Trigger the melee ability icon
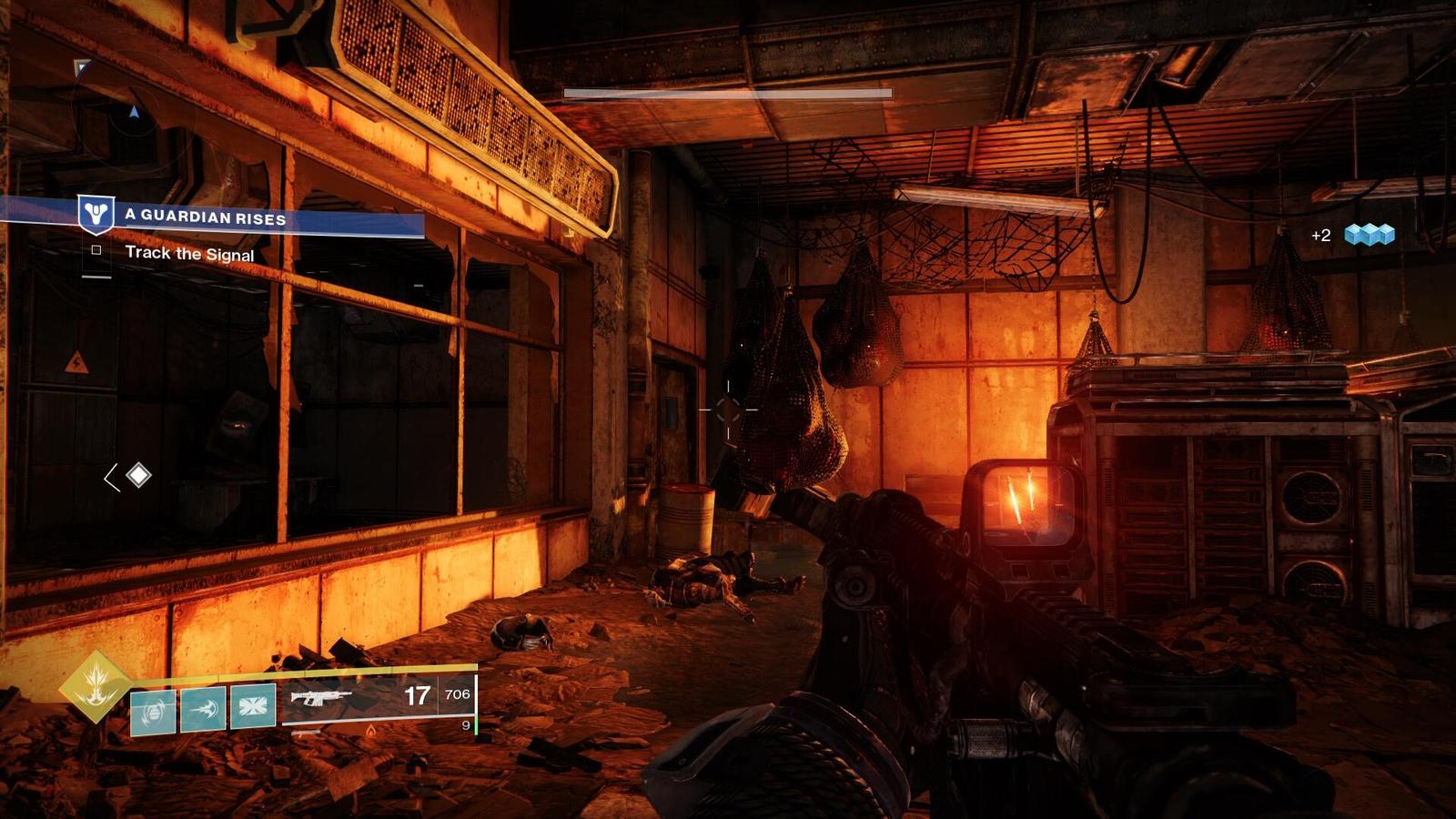This screenshot has height=819, width=1456. coord(203,709)
